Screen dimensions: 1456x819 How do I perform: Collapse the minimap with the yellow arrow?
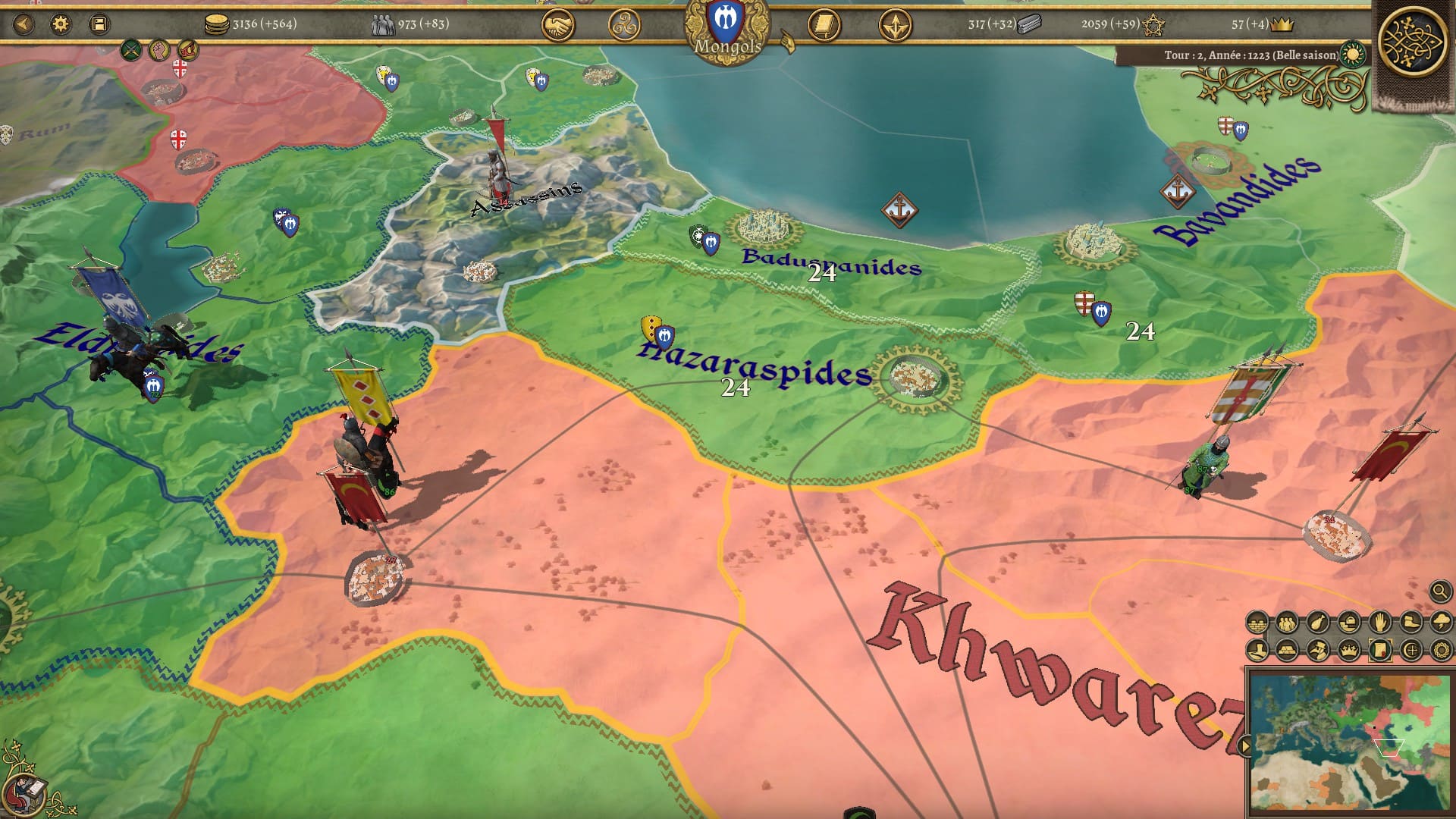[x=1244, y=747]
